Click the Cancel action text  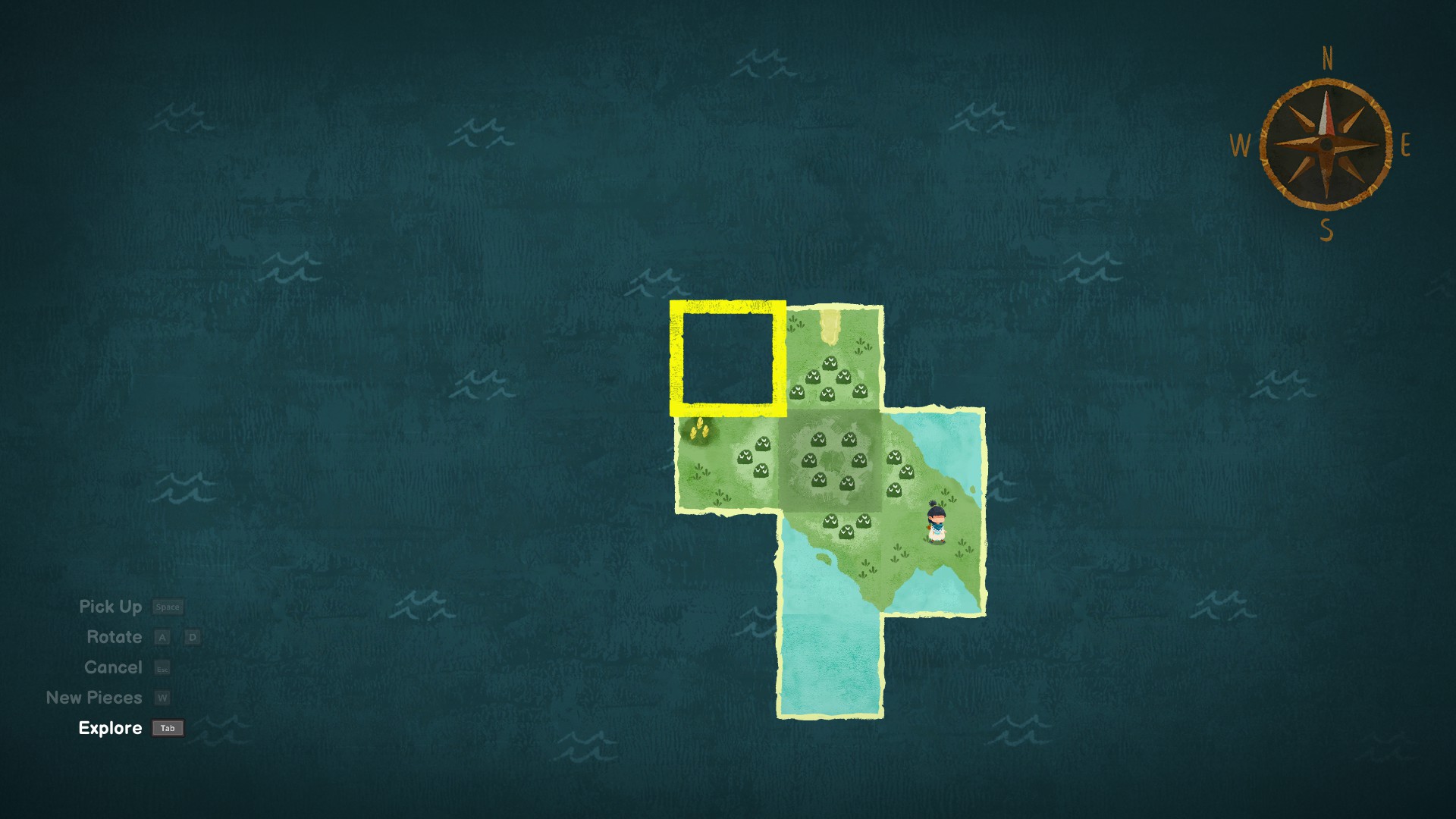[114, 667]
